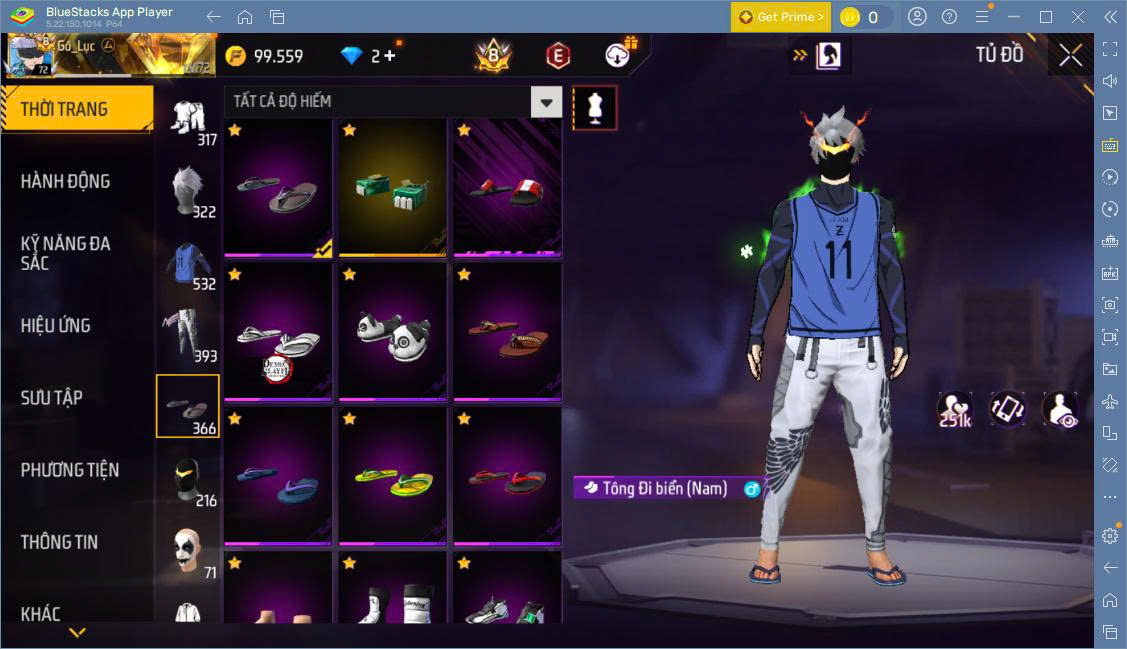Open the Thông Tin tab
This screenshot has height=649, width=1127.
point(60,541)
